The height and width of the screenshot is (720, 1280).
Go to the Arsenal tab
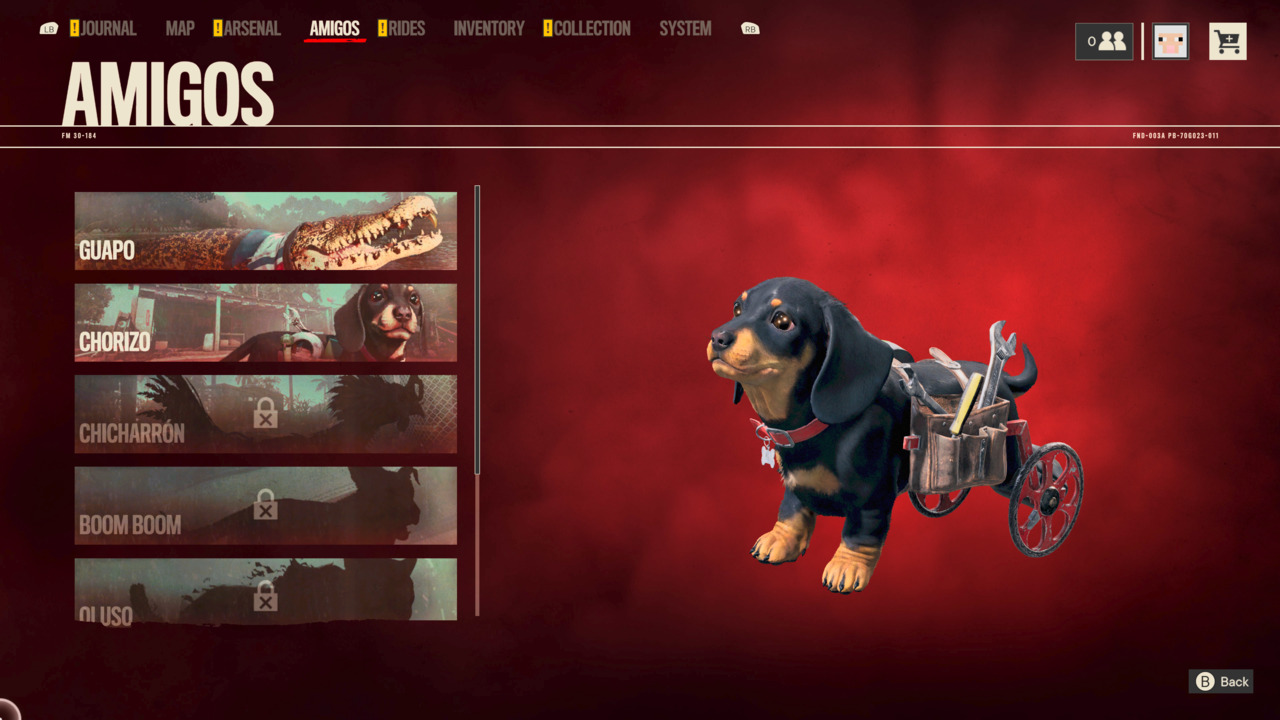point(251,29)
